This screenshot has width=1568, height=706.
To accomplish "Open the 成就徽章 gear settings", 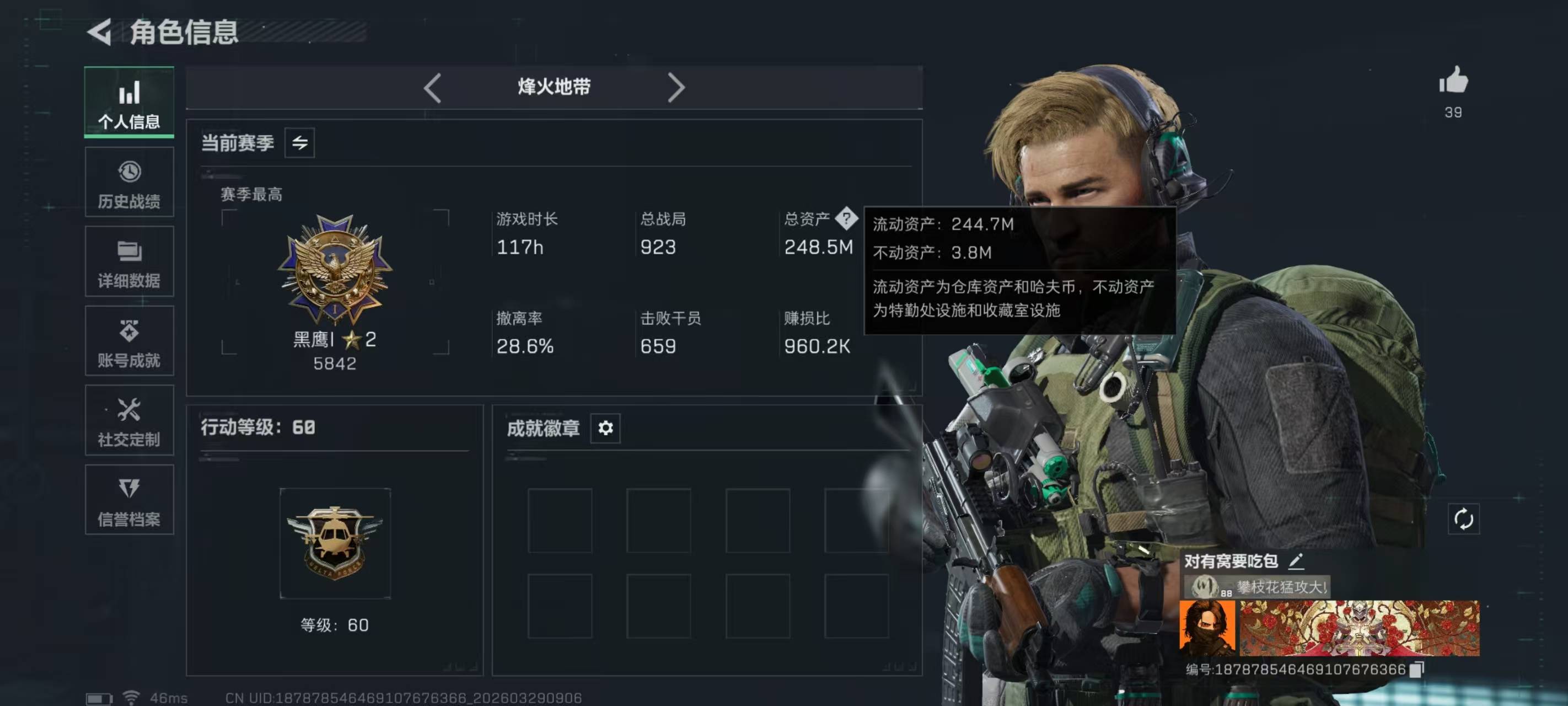I will pyautogui.click(x=605, y=428).
